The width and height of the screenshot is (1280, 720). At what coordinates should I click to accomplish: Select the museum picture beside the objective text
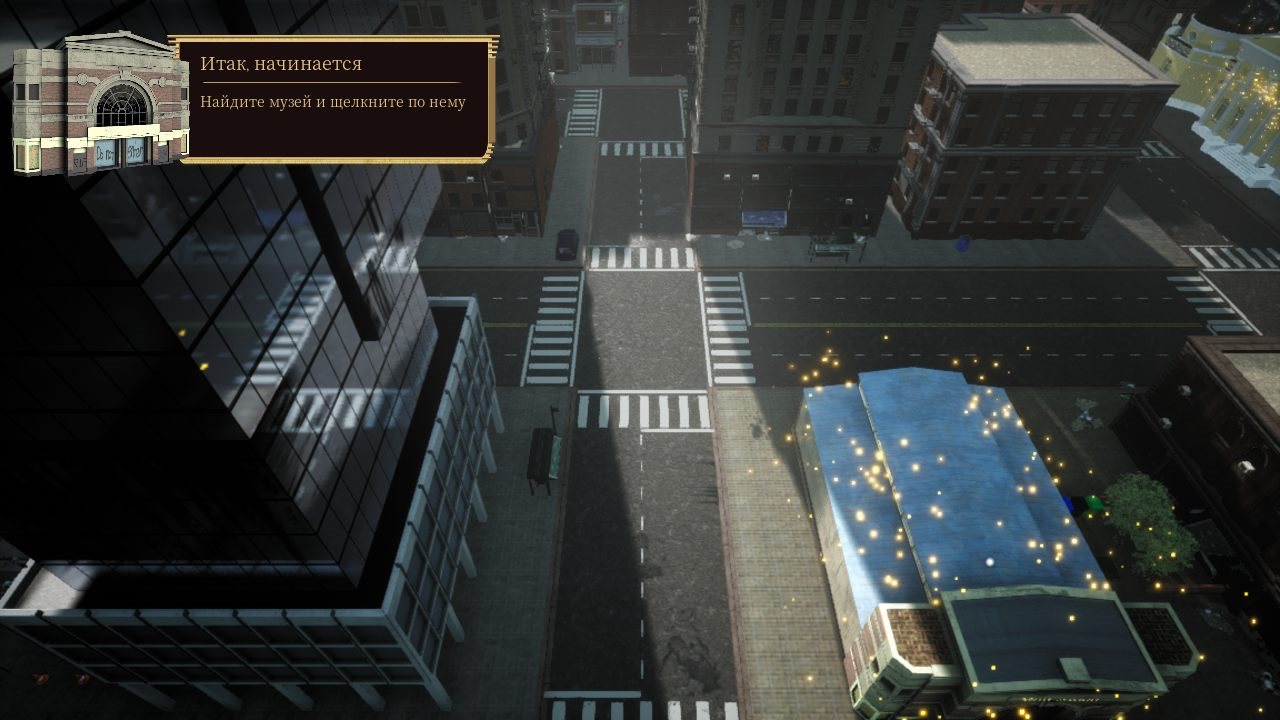[x=98, y=105]
